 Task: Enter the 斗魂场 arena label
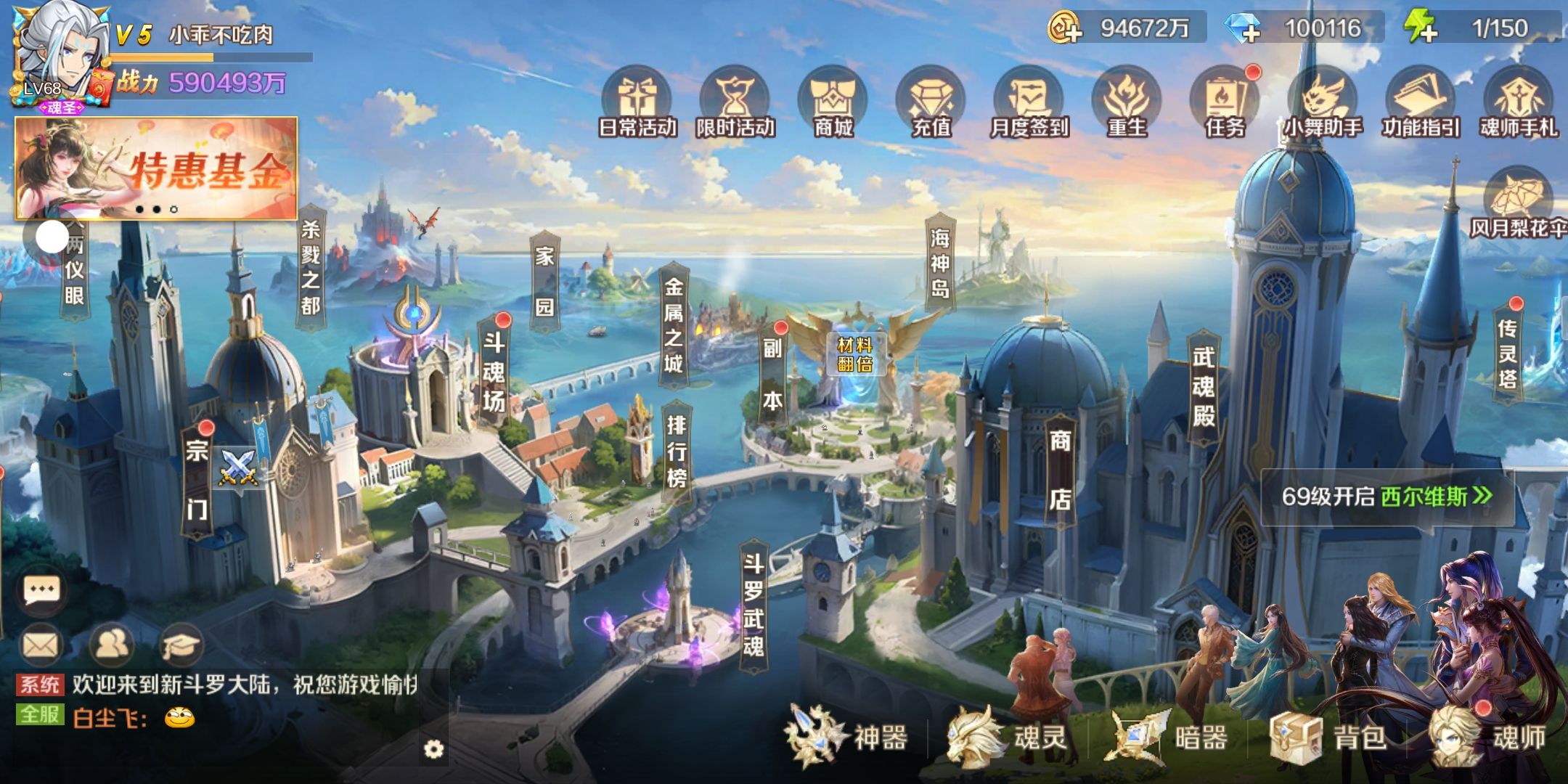pyautogui.click(x=494, y=372)
